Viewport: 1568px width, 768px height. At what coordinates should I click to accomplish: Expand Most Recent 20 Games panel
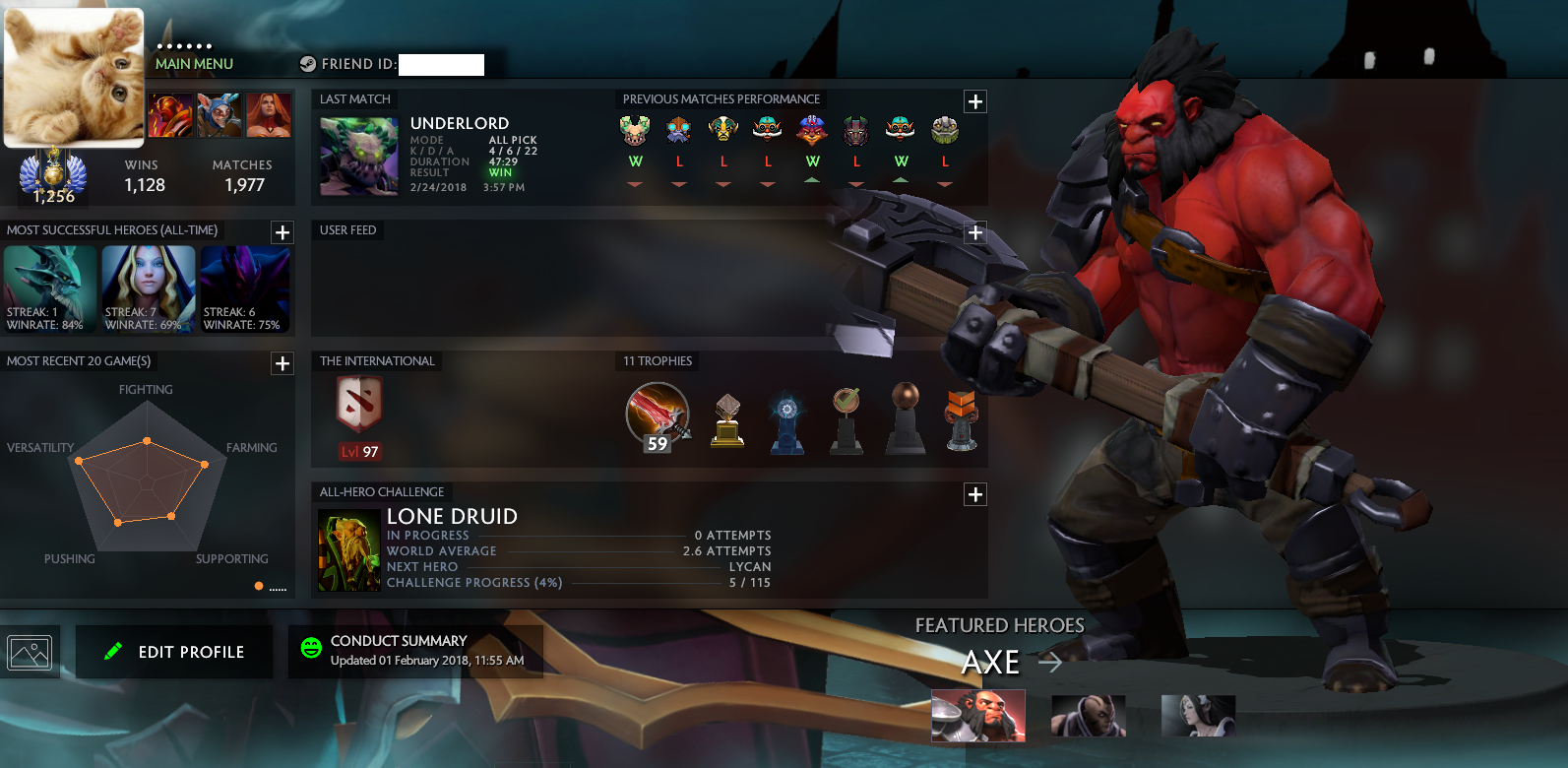pos(282,363)
